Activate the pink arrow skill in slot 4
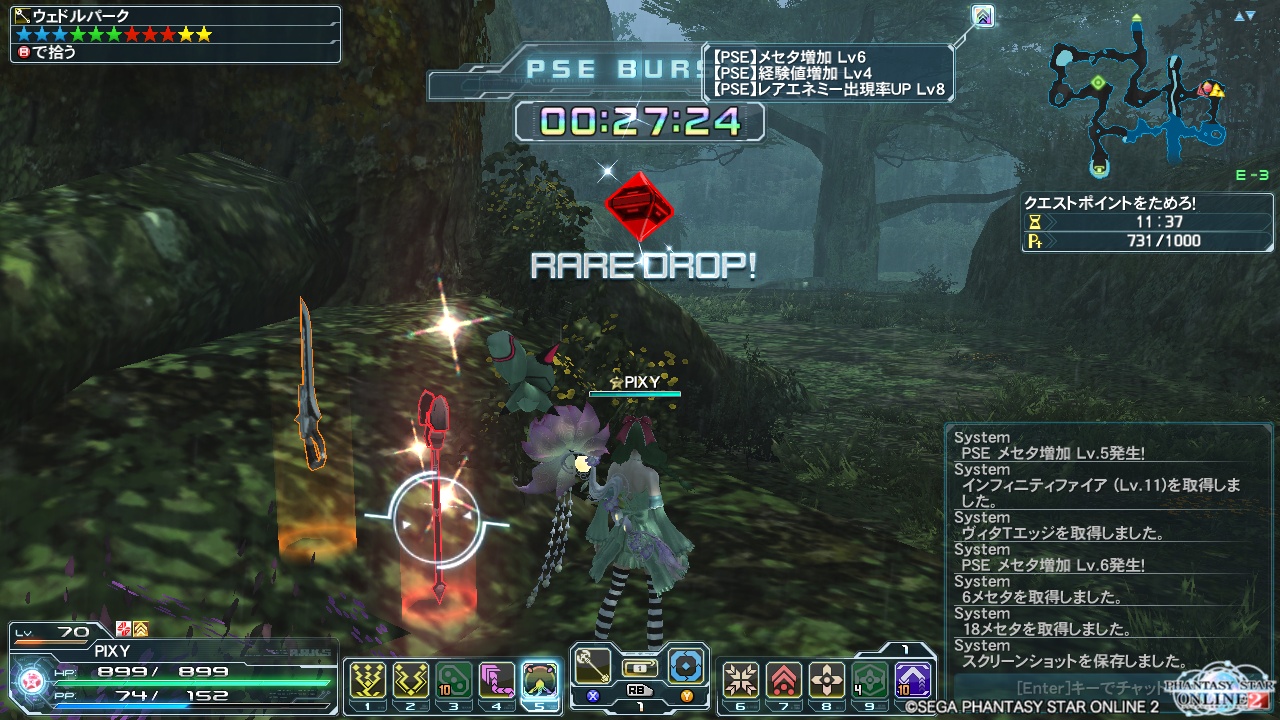 click(497, 680)
